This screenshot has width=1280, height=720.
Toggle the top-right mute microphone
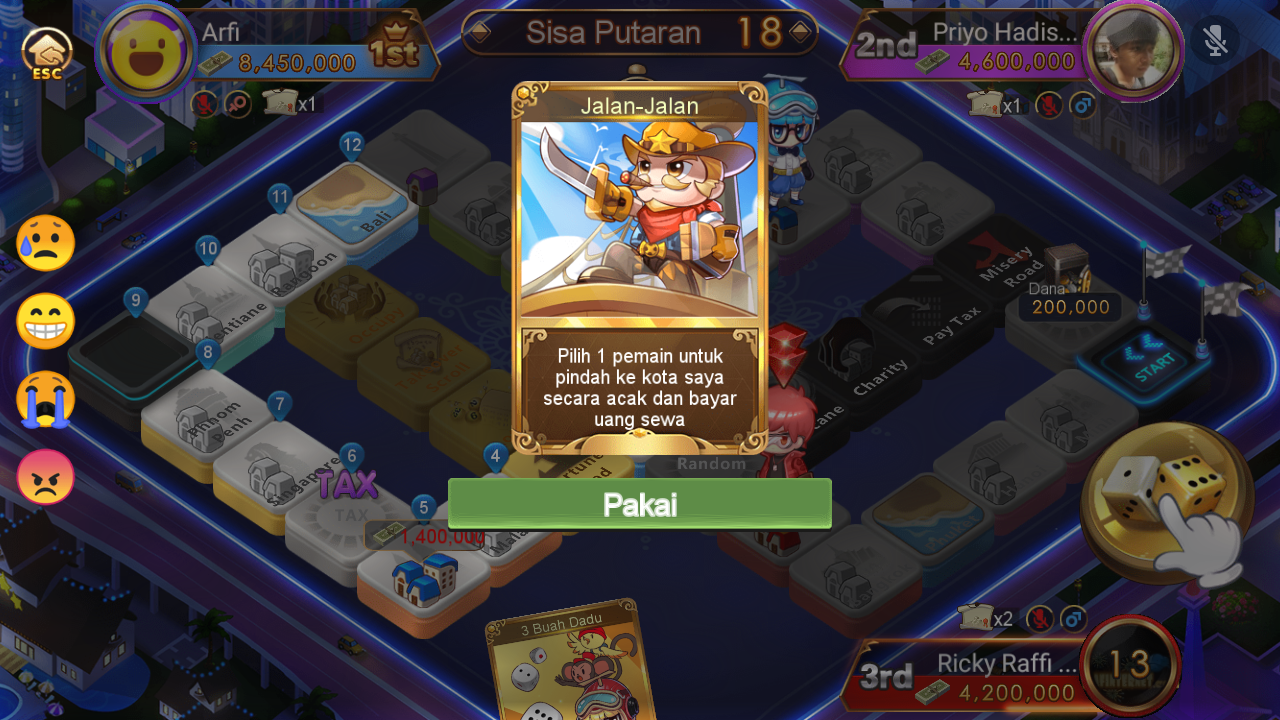(x=1215, y=42)
